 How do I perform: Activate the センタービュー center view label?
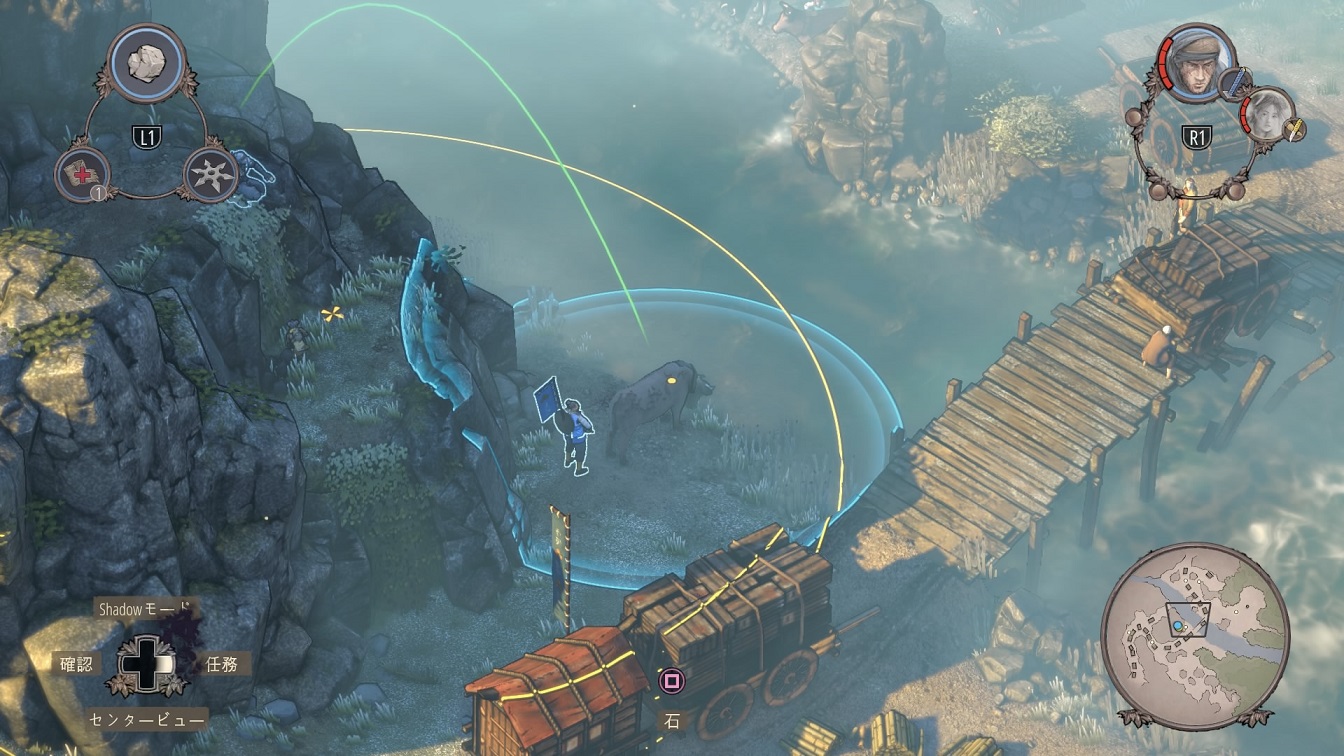148,718
